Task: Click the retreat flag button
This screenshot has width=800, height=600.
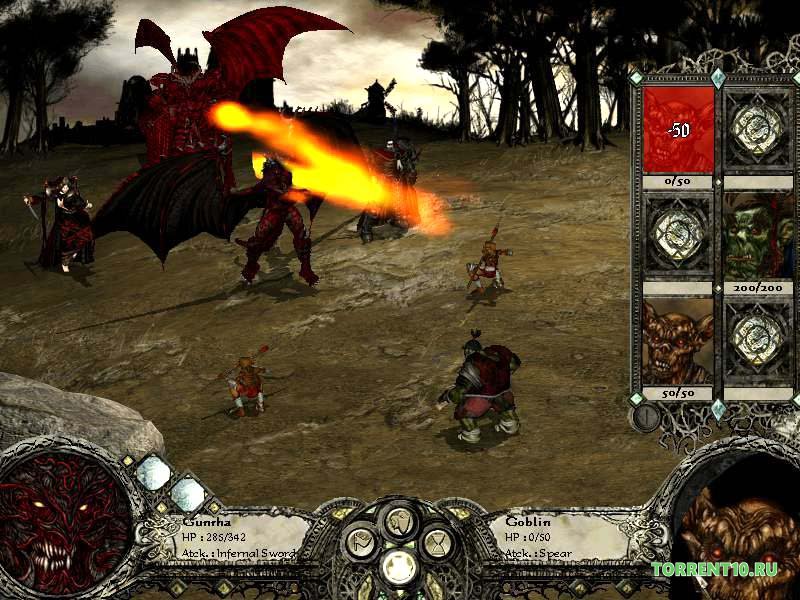Action: (362, 544)
